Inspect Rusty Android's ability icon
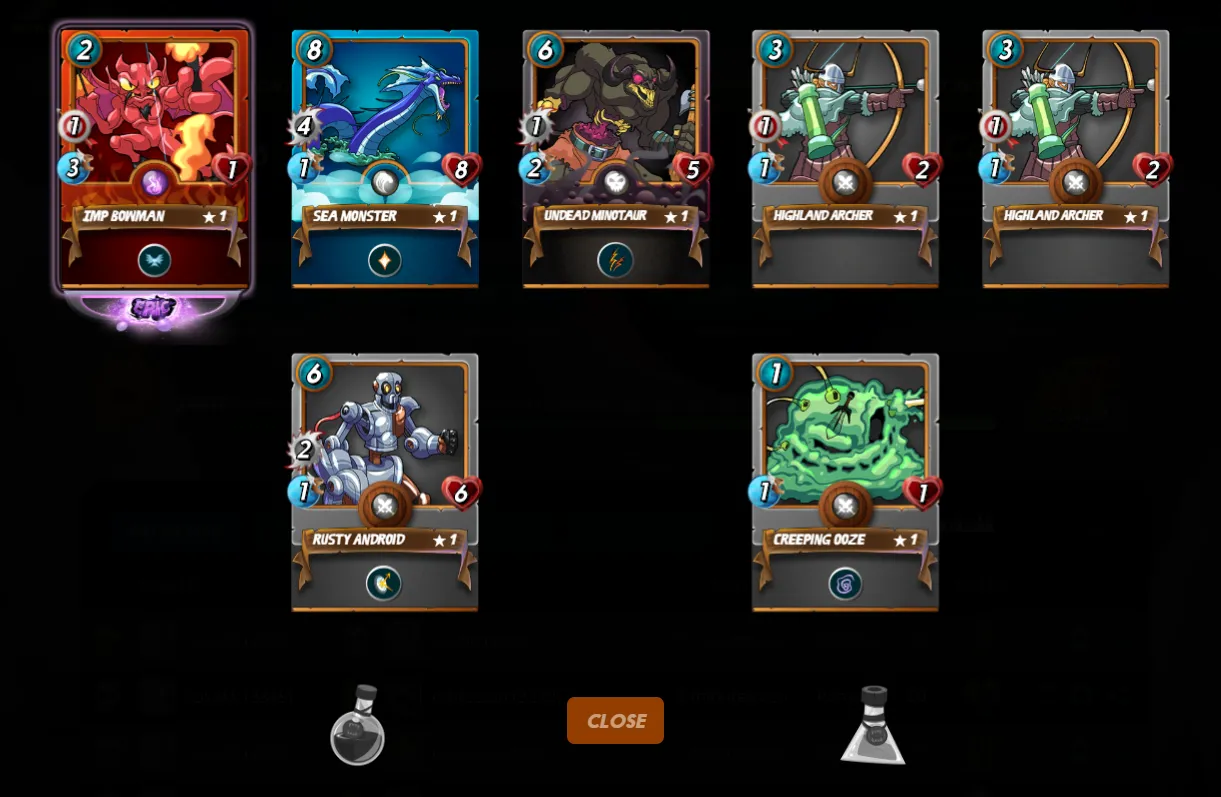This screenshot has width=1221, height=797. tap(384, 583)
